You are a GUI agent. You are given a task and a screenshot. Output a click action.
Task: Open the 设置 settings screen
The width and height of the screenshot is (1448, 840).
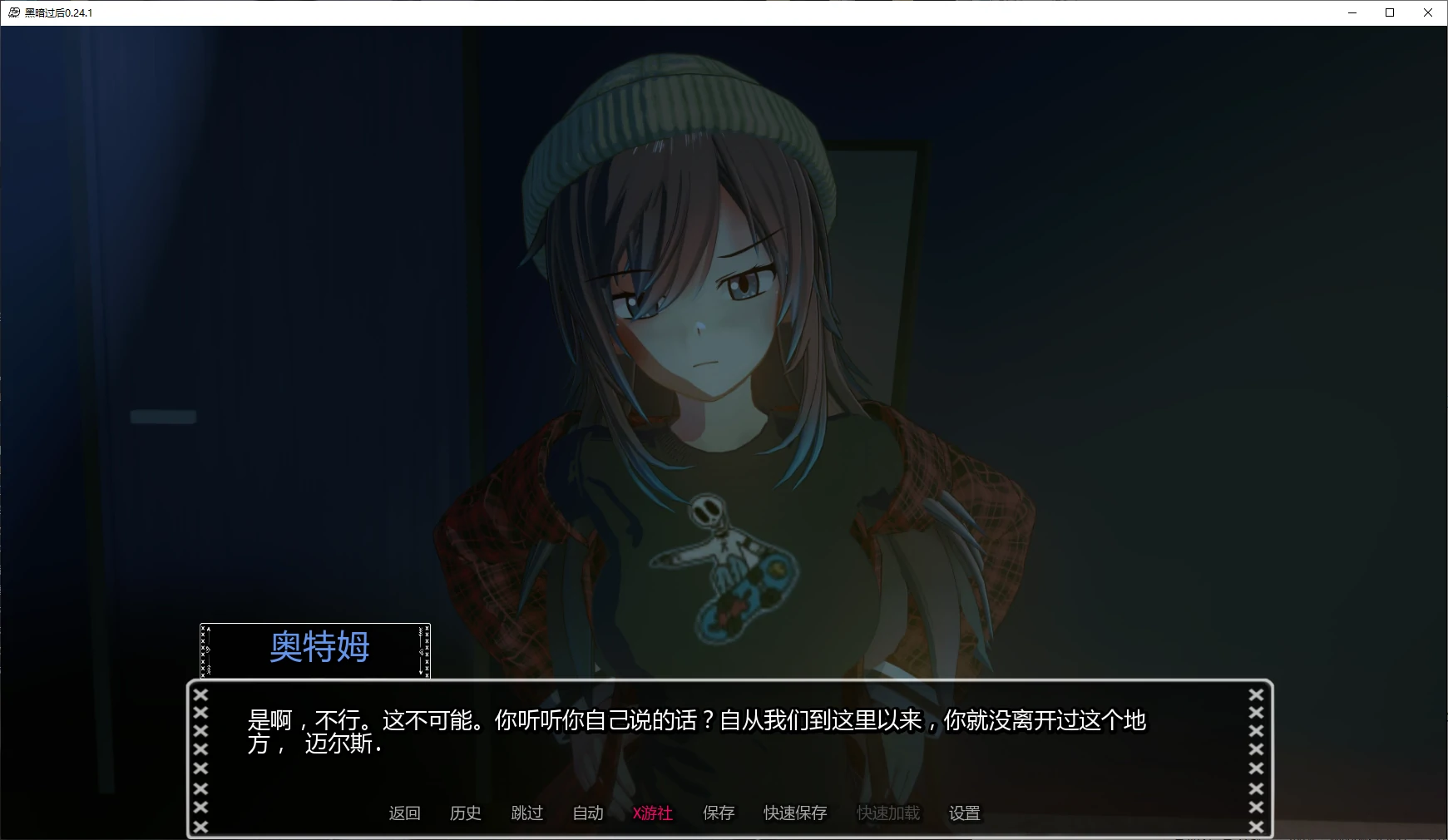click(x=964, y=813)
